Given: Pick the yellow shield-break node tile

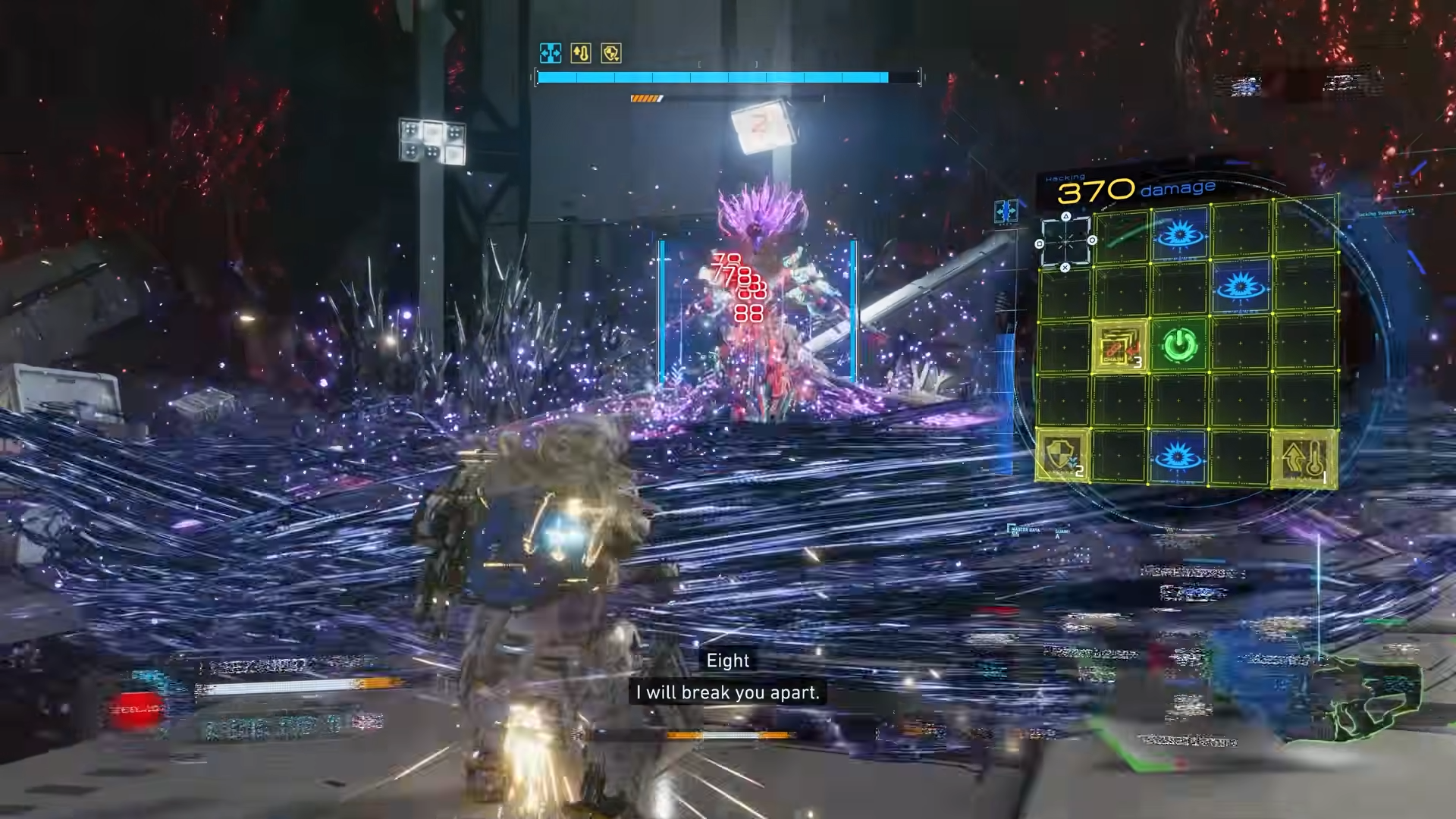Looking at the screenshot, I should 1062,456.
